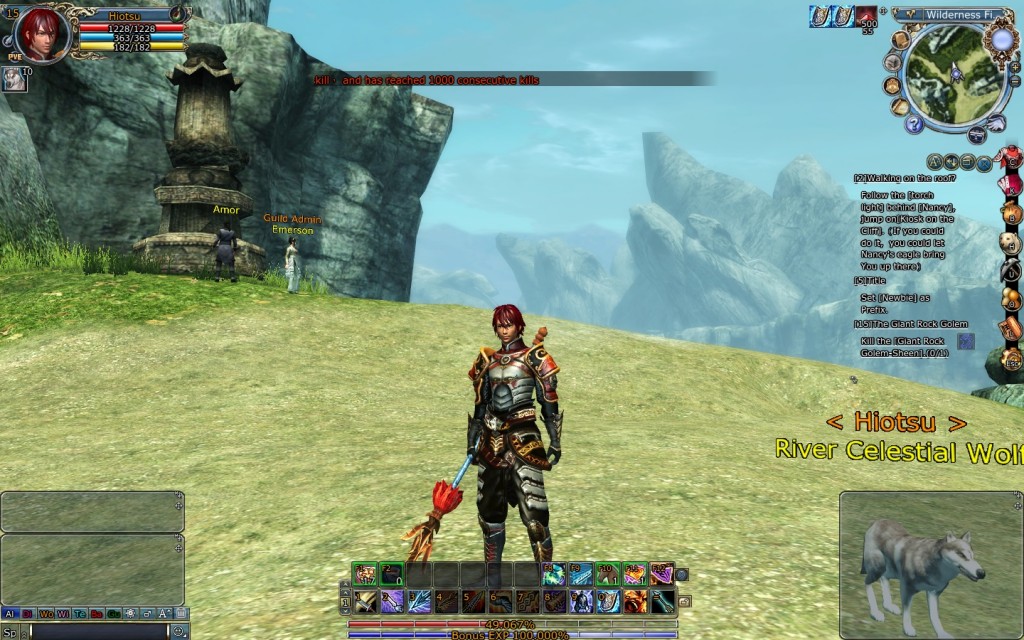Switch chat to the All tab
Image resolution: width=1024 pixels, height=640 pixels.
tap(10, 614)
